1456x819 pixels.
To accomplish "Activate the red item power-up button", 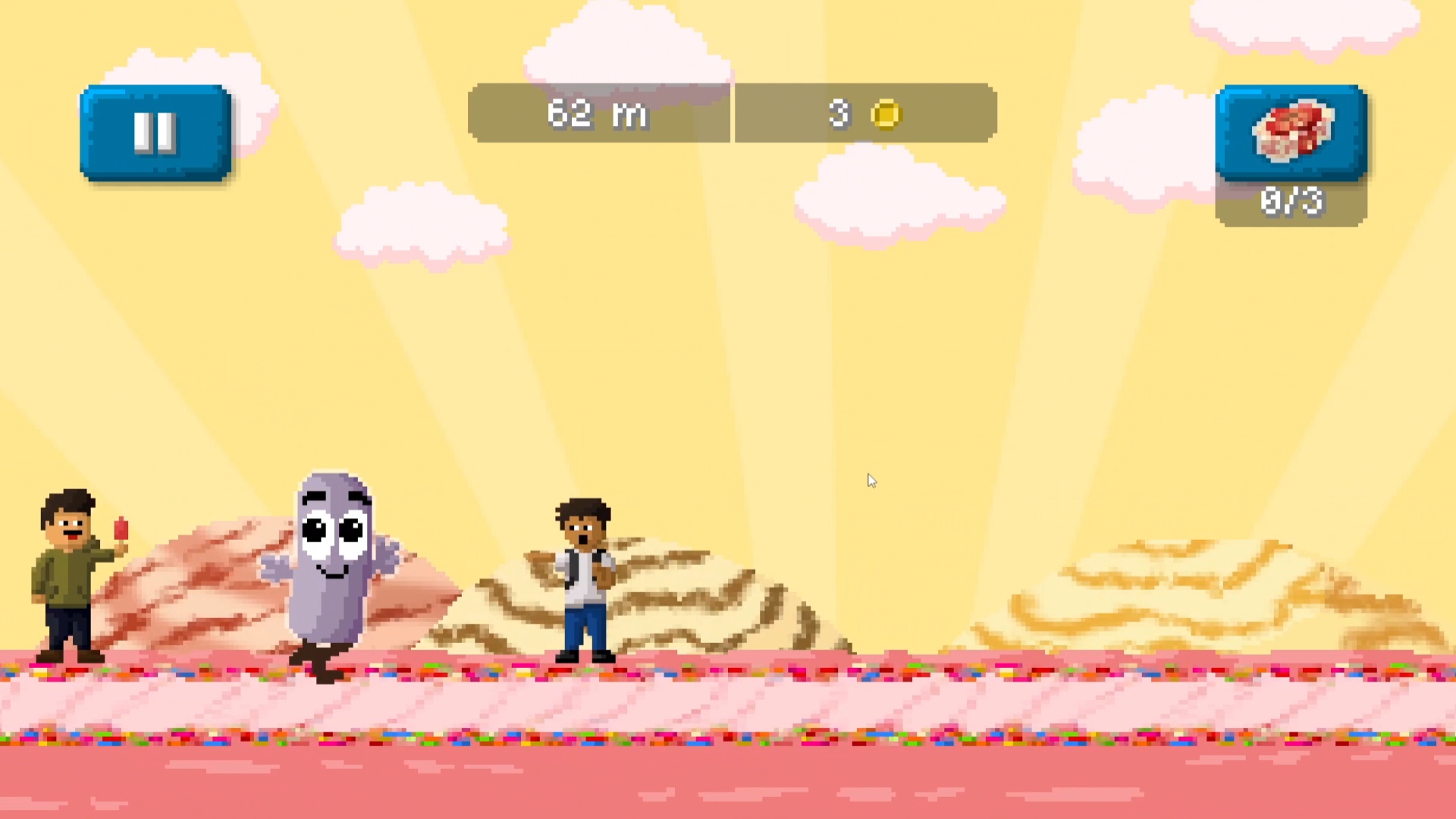I will 1291,133.
